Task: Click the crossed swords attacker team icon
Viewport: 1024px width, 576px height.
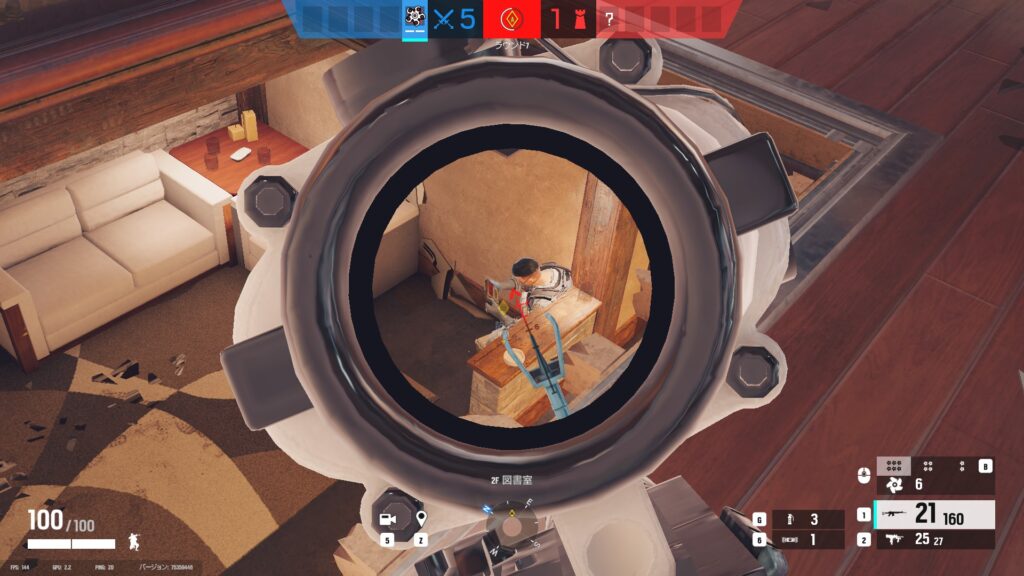Action: click(x=443, y=18)
